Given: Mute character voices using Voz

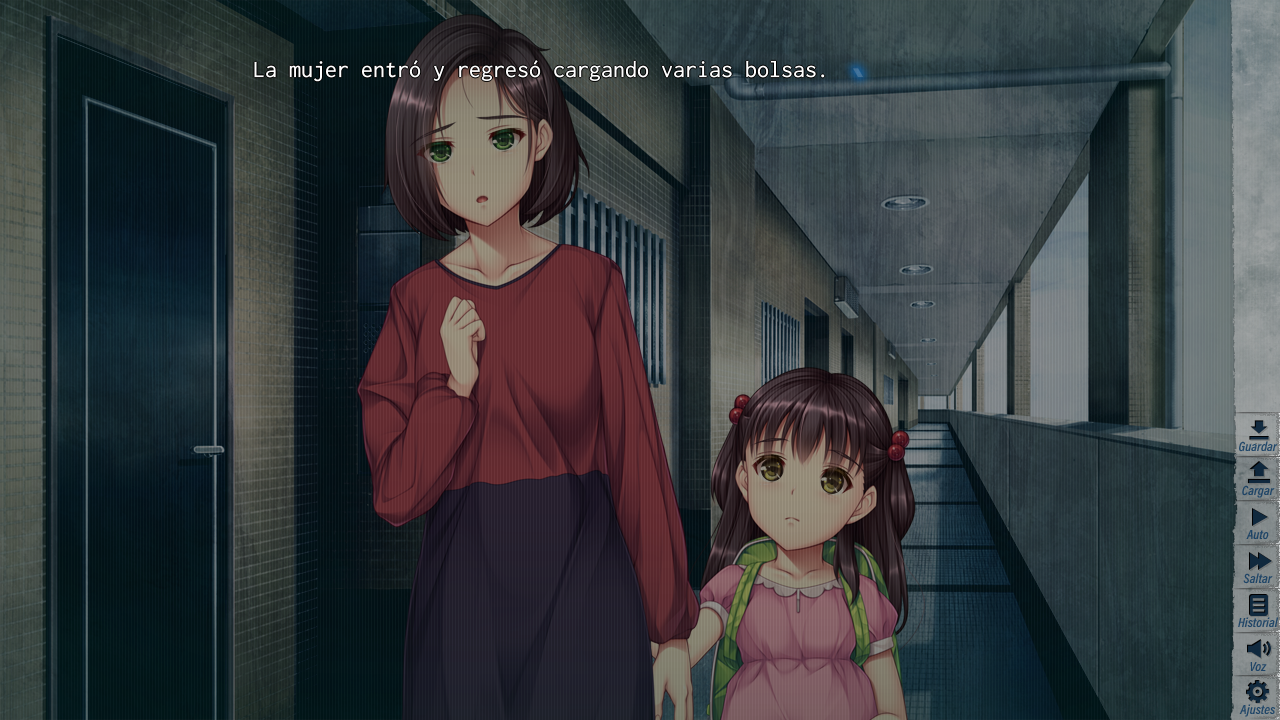Looking at the screenshot, I should (1257, 649).
